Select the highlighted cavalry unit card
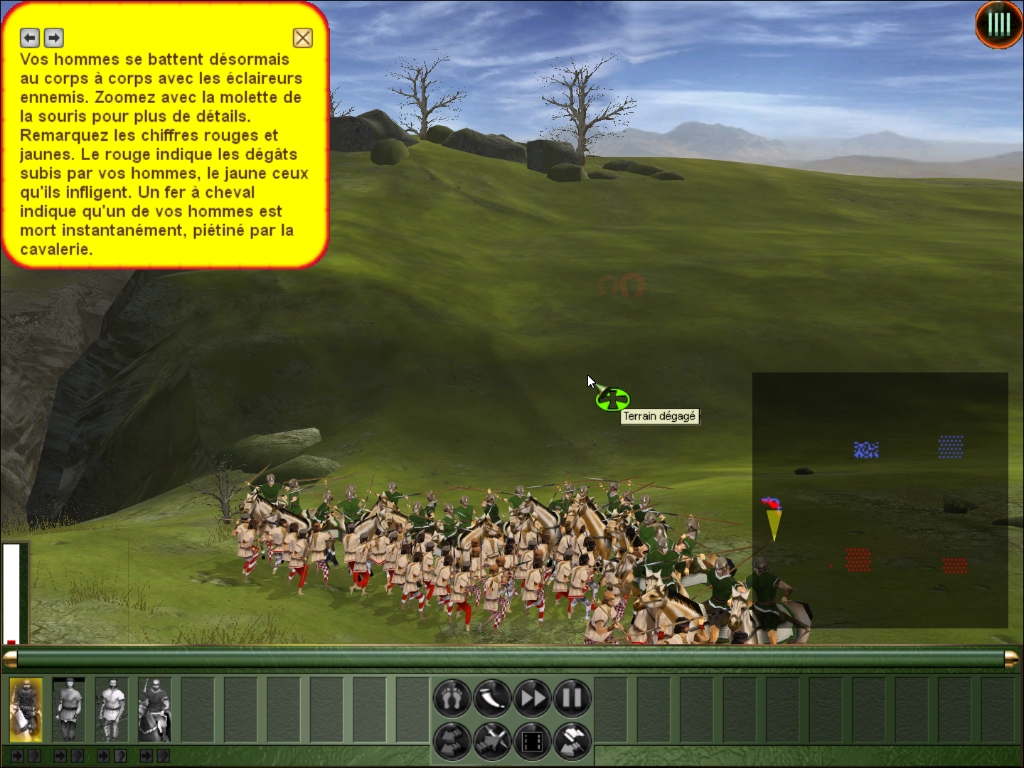Screen dimensions: 1024x768 pos(26,709)
